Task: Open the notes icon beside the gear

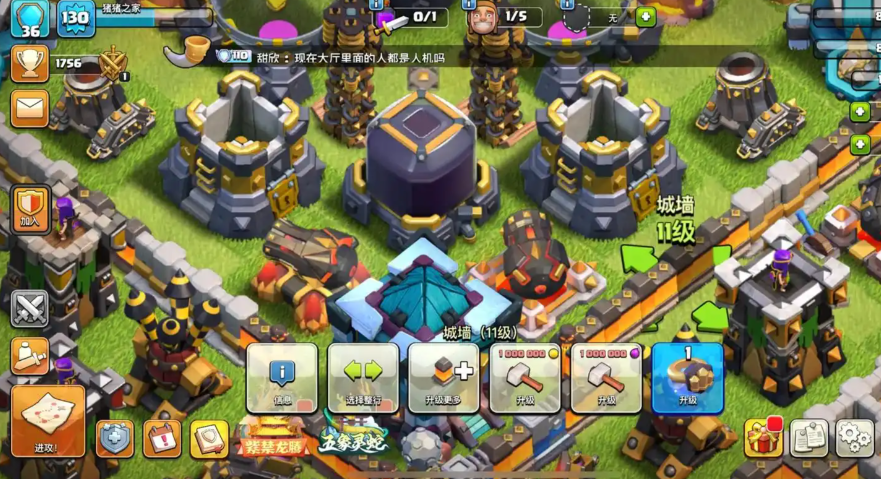Action: click(x=809, y=437)
